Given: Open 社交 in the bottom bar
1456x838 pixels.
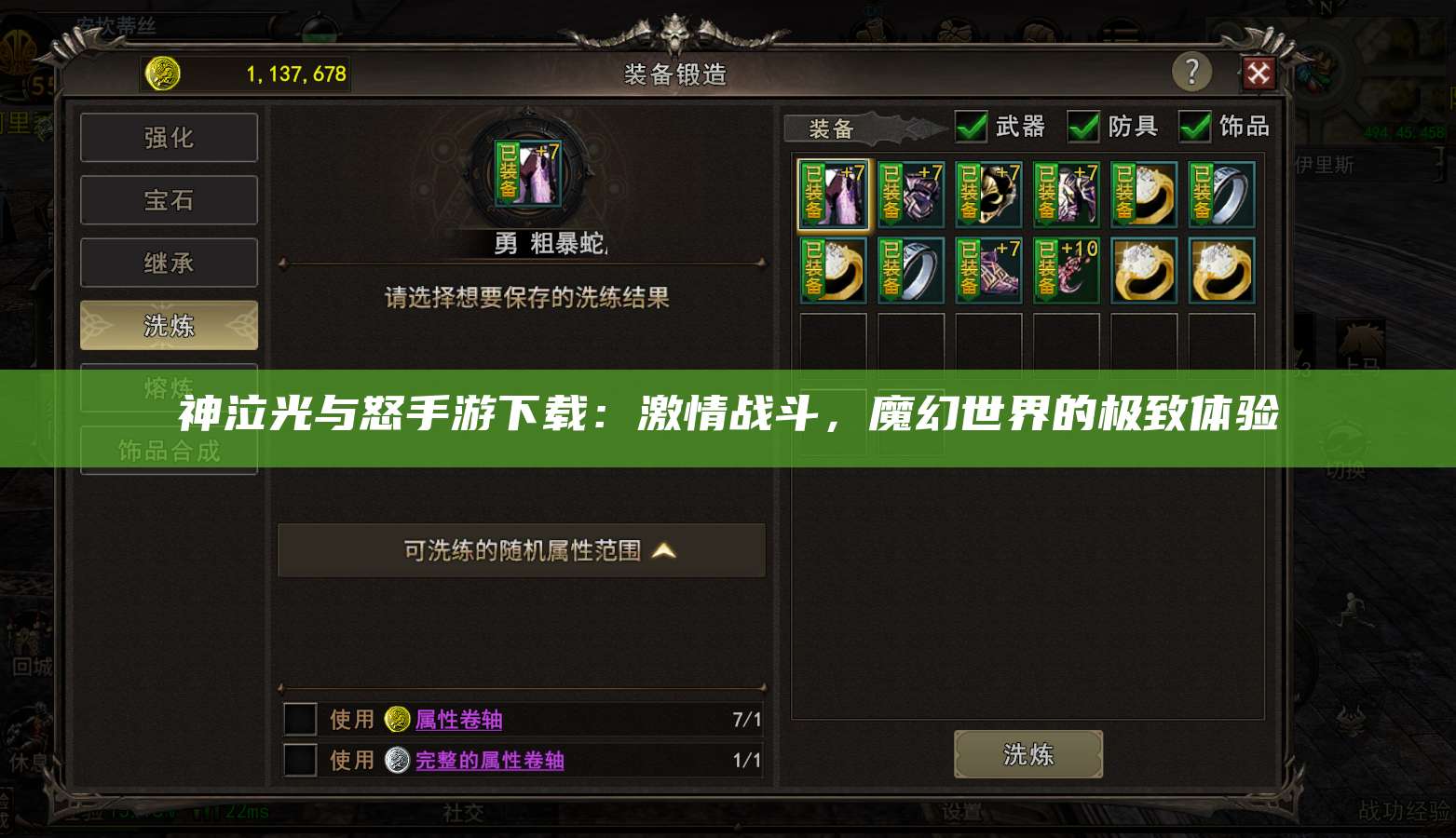Looking at the screenshot, I should click(463, 812).
